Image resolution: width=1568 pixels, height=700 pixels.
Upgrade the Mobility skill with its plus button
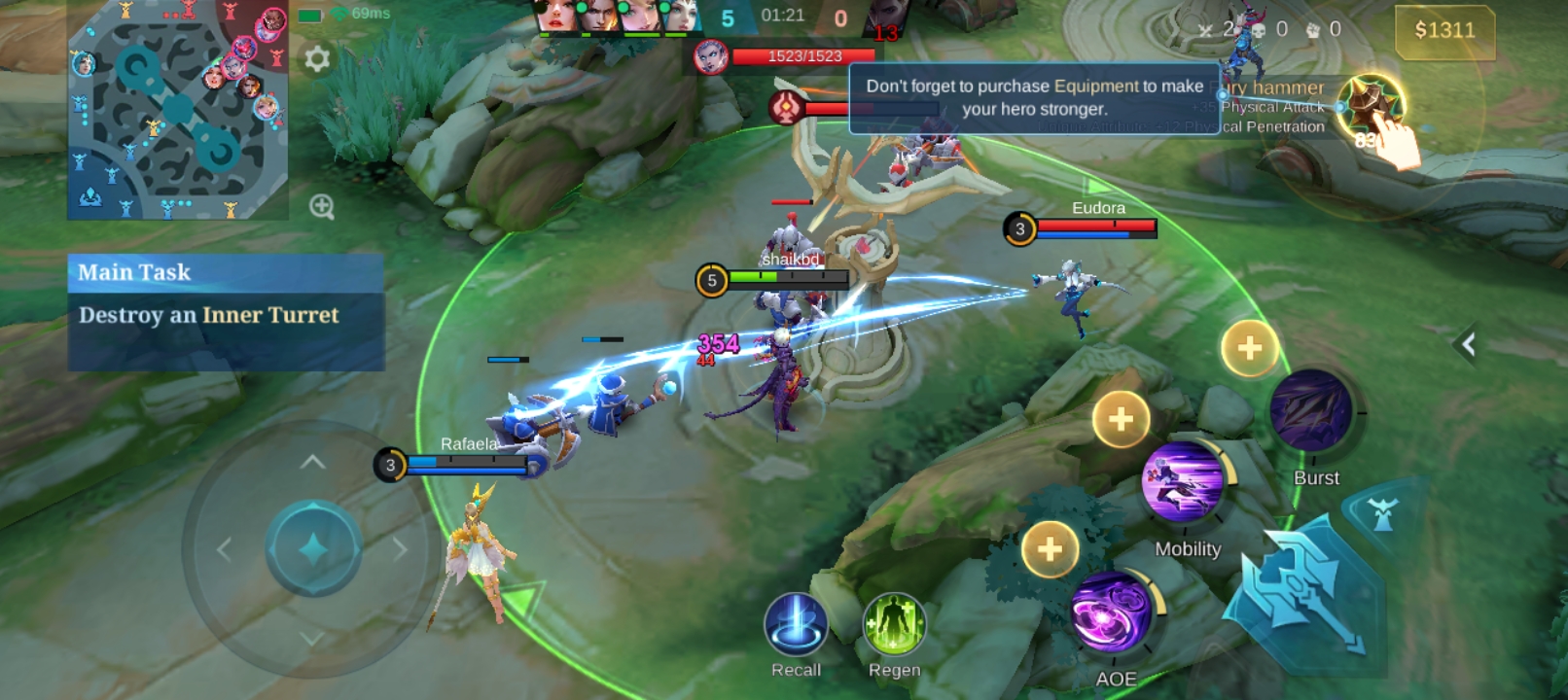(1121, 419)
